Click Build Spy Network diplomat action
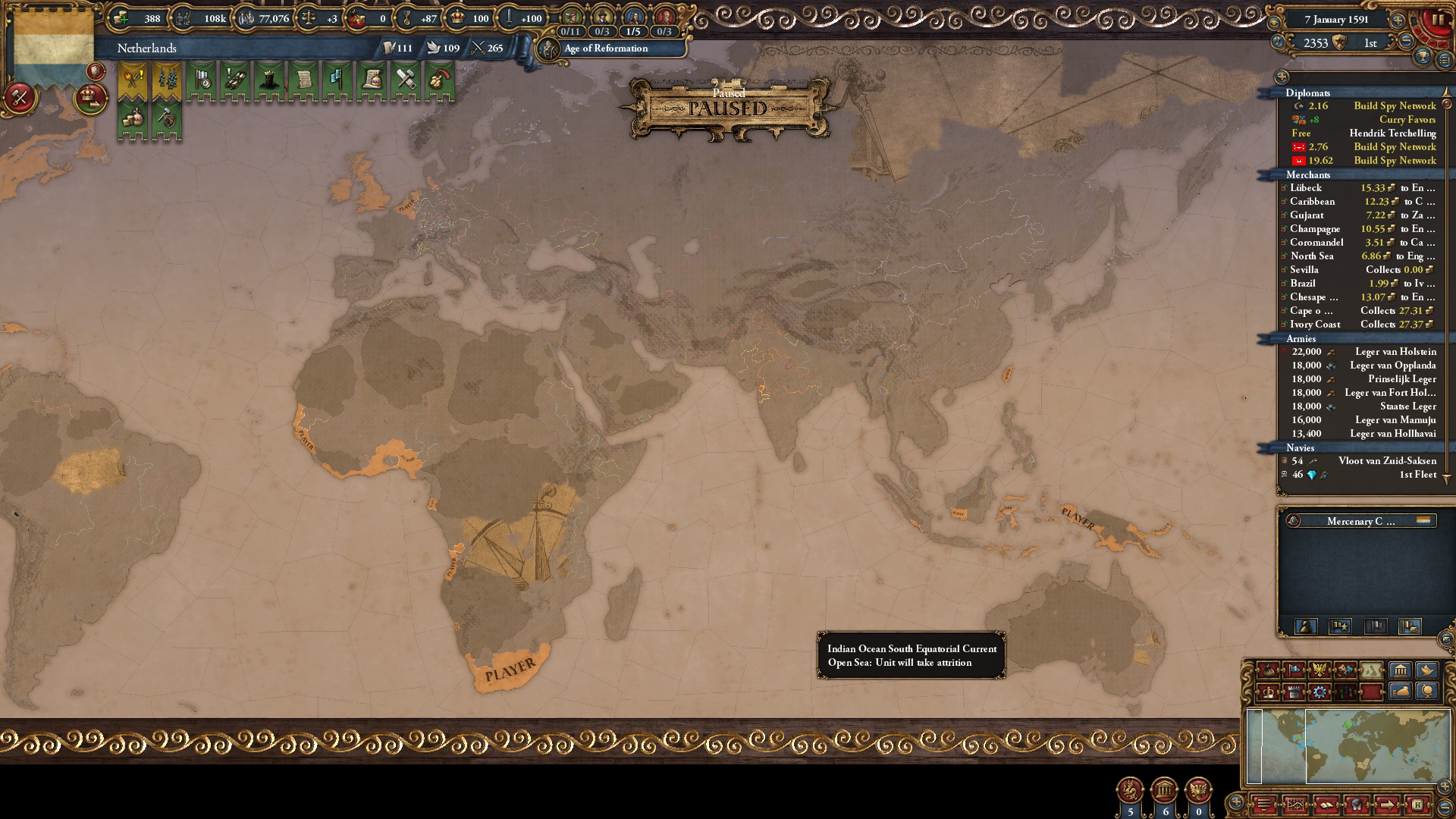 [x=1394, y=106]
